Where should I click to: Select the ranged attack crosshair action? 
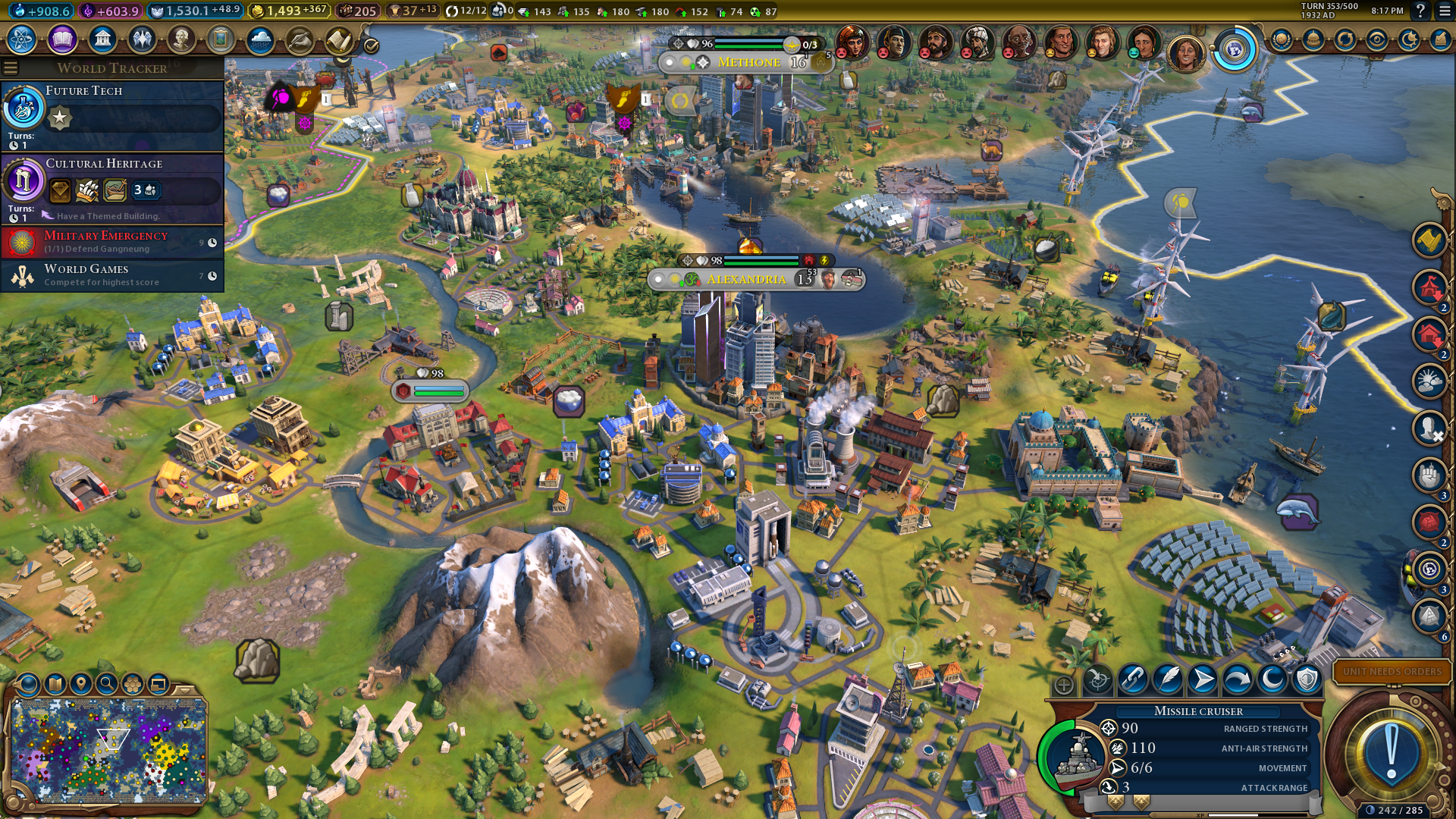pos(1097,680)
